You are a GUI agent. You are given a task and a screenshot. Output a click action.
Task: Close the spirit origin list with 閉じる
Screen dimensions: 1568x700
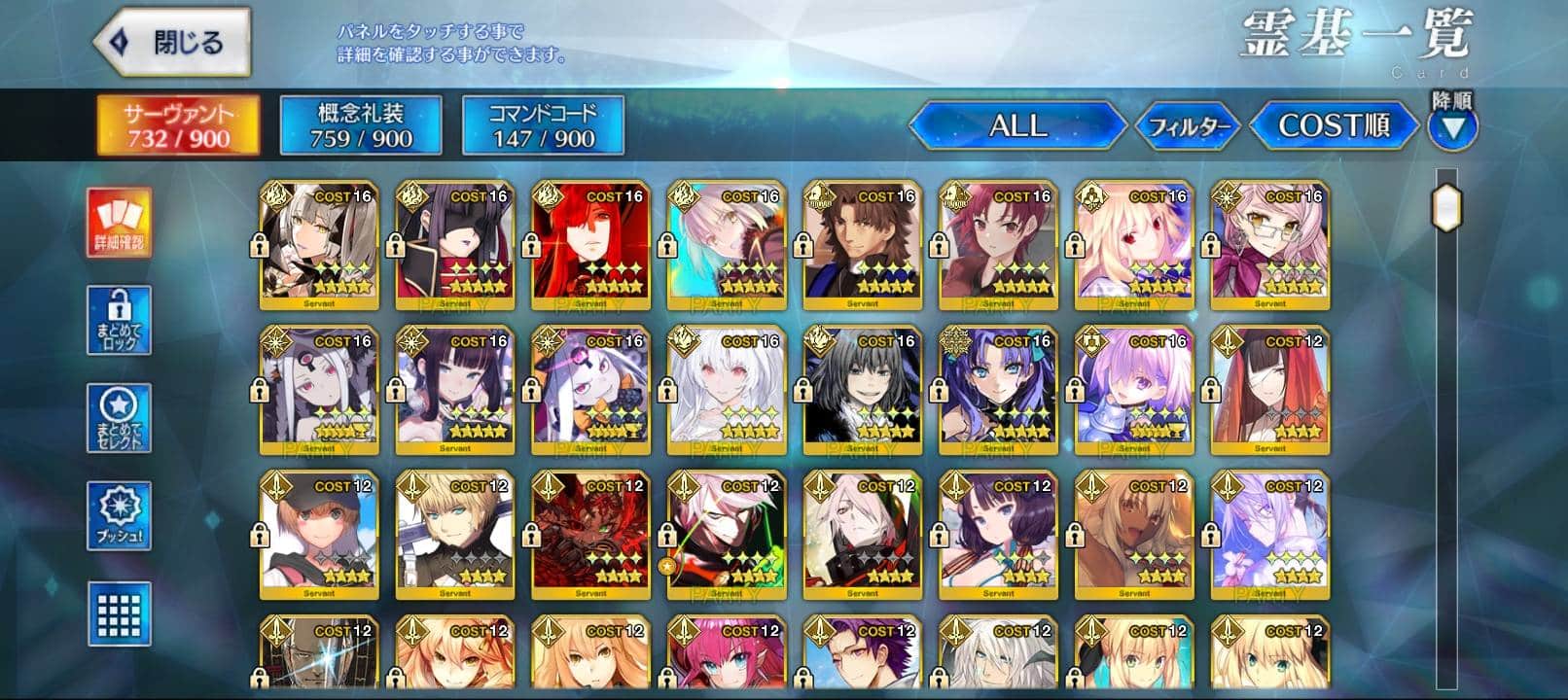pyautogui.click(x=172, y=43)
